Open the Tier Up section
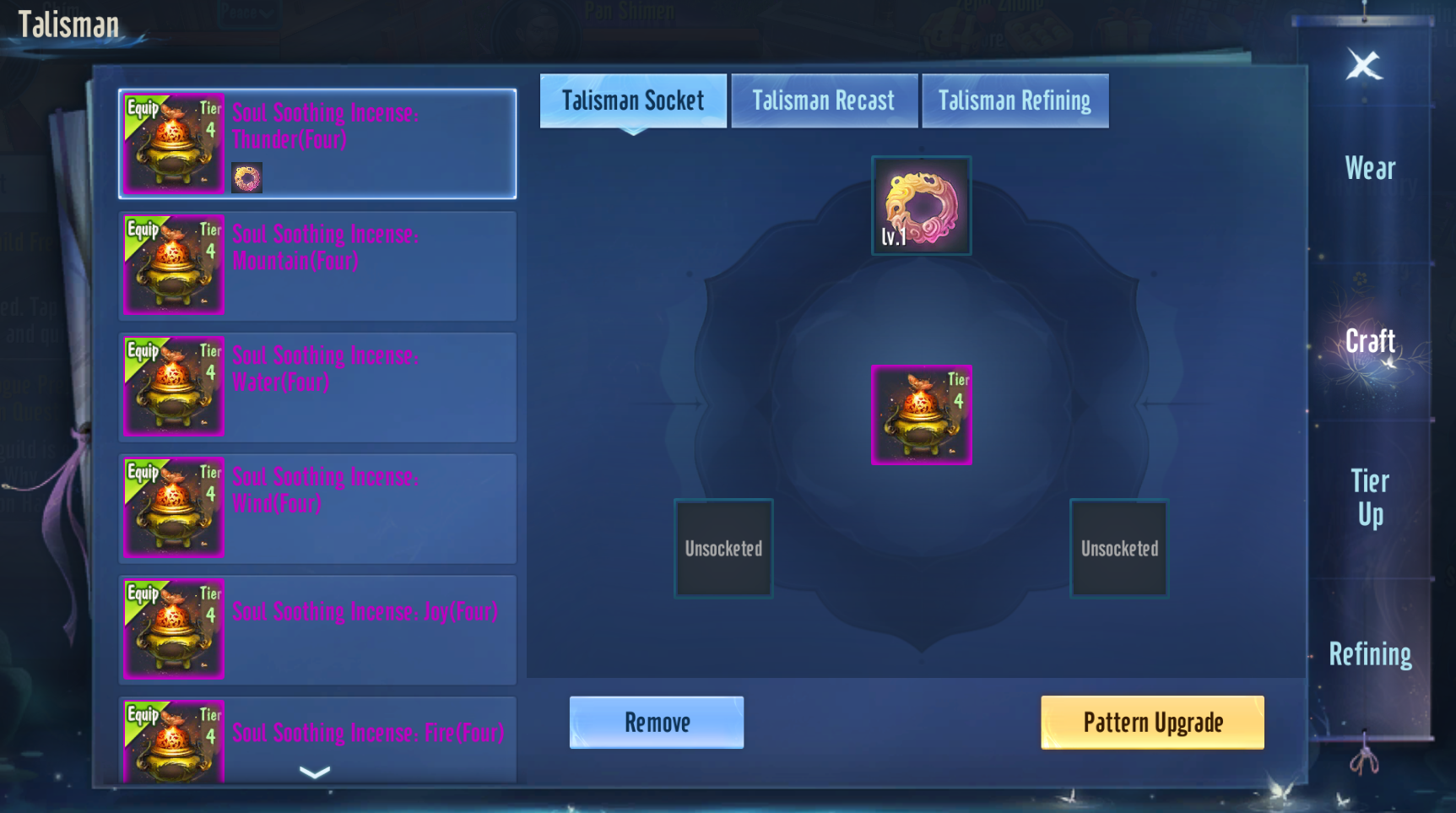Viewport: 1456px width, 813px height. (x=1369, y=498)
